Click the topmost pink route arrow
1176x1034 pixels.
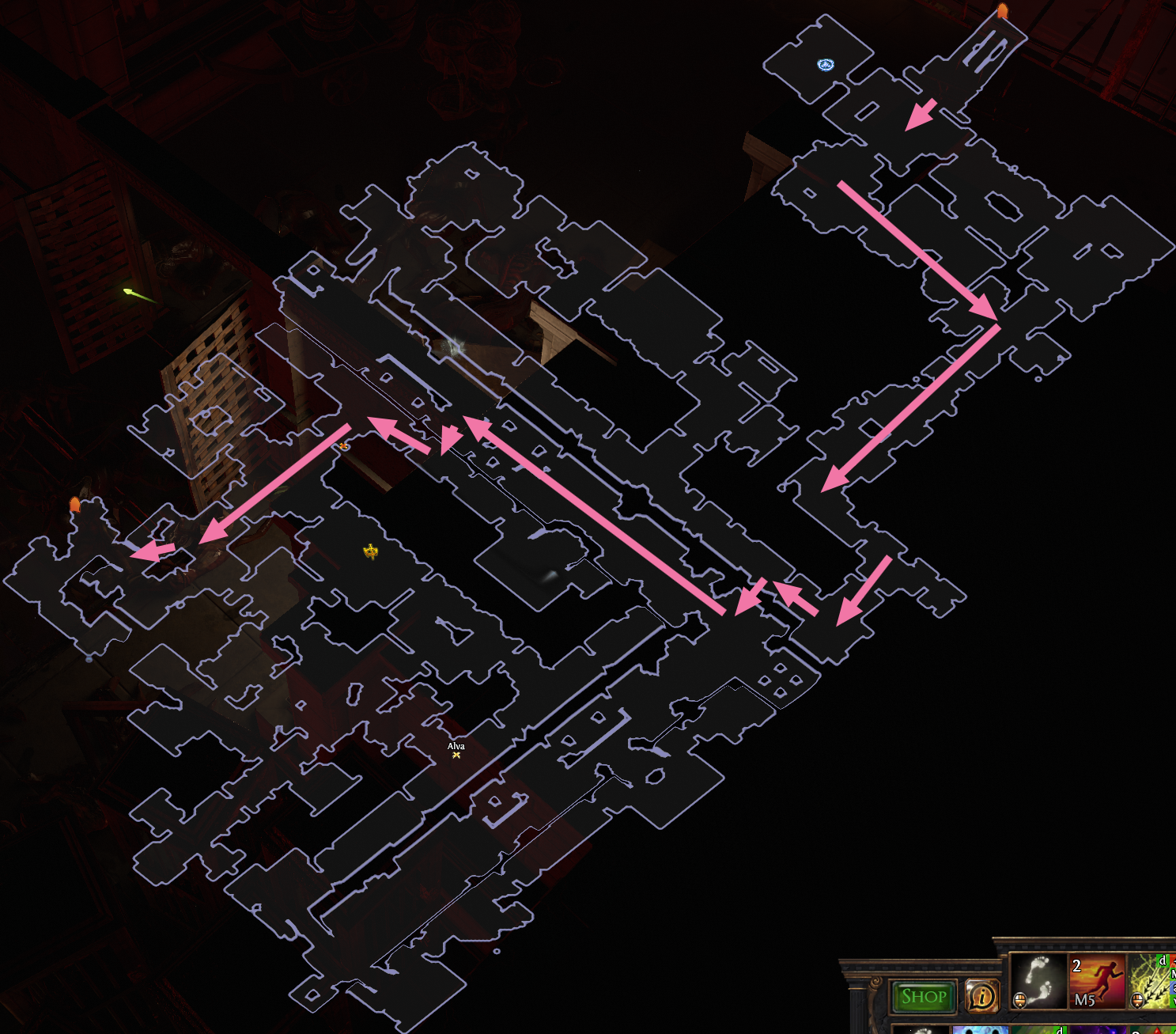click(920, 116)
